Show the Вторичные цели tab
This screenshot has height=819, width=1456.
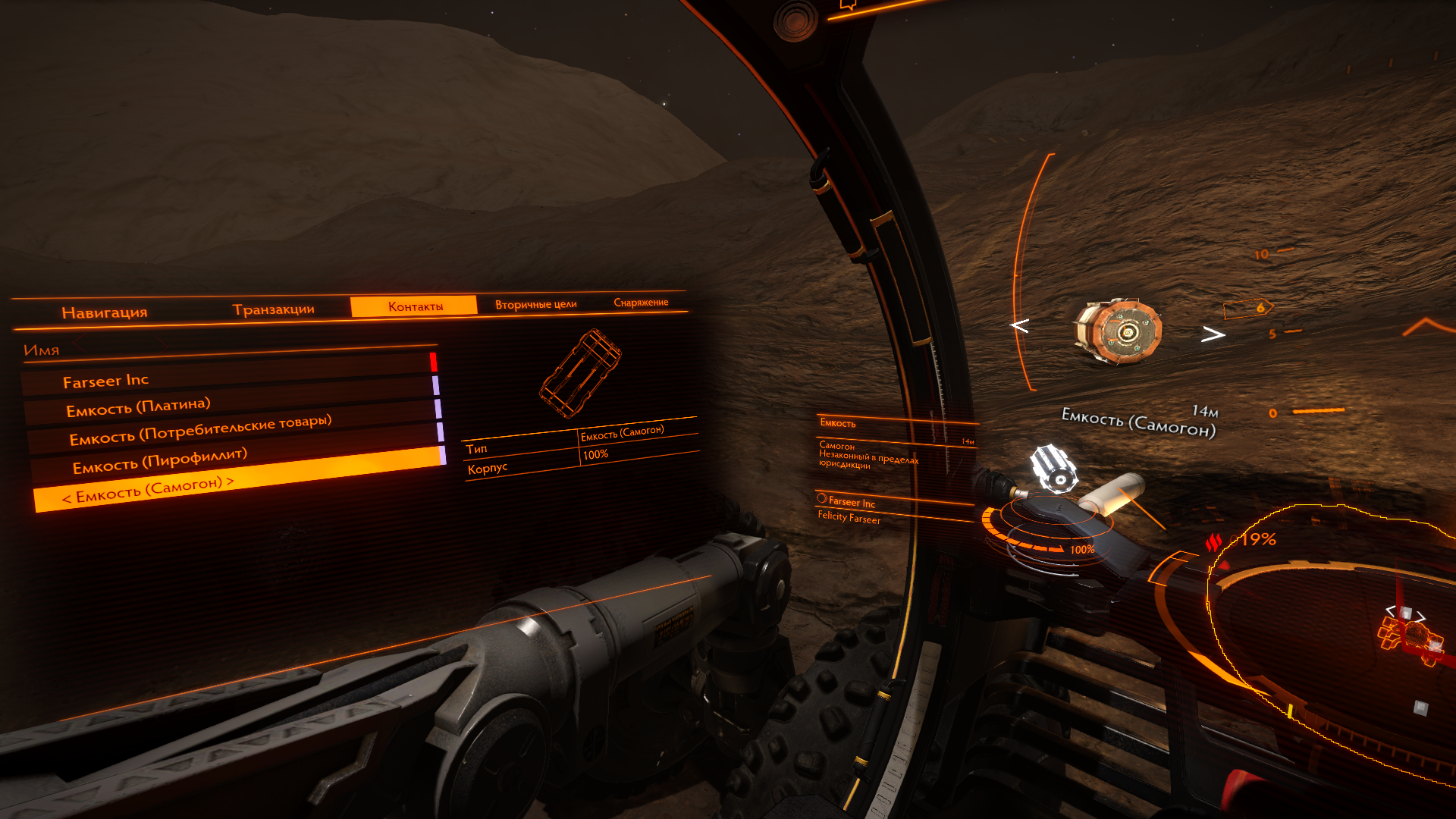pyautogui.click(x=535, y=304)
